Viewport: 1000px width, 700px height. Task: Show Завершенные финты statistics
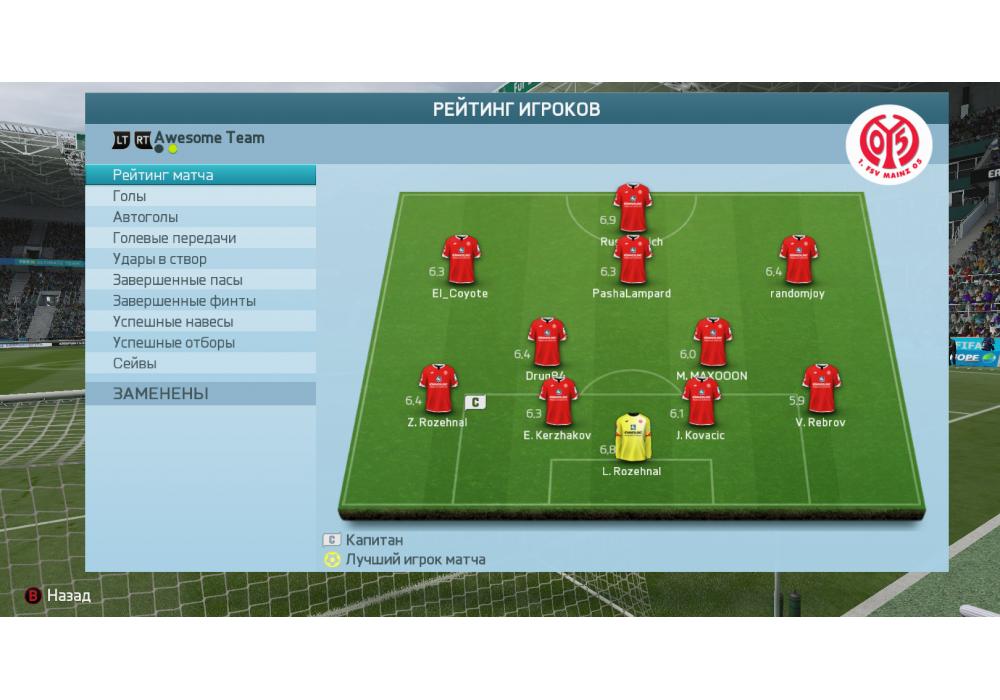click(x=200, y=301)
